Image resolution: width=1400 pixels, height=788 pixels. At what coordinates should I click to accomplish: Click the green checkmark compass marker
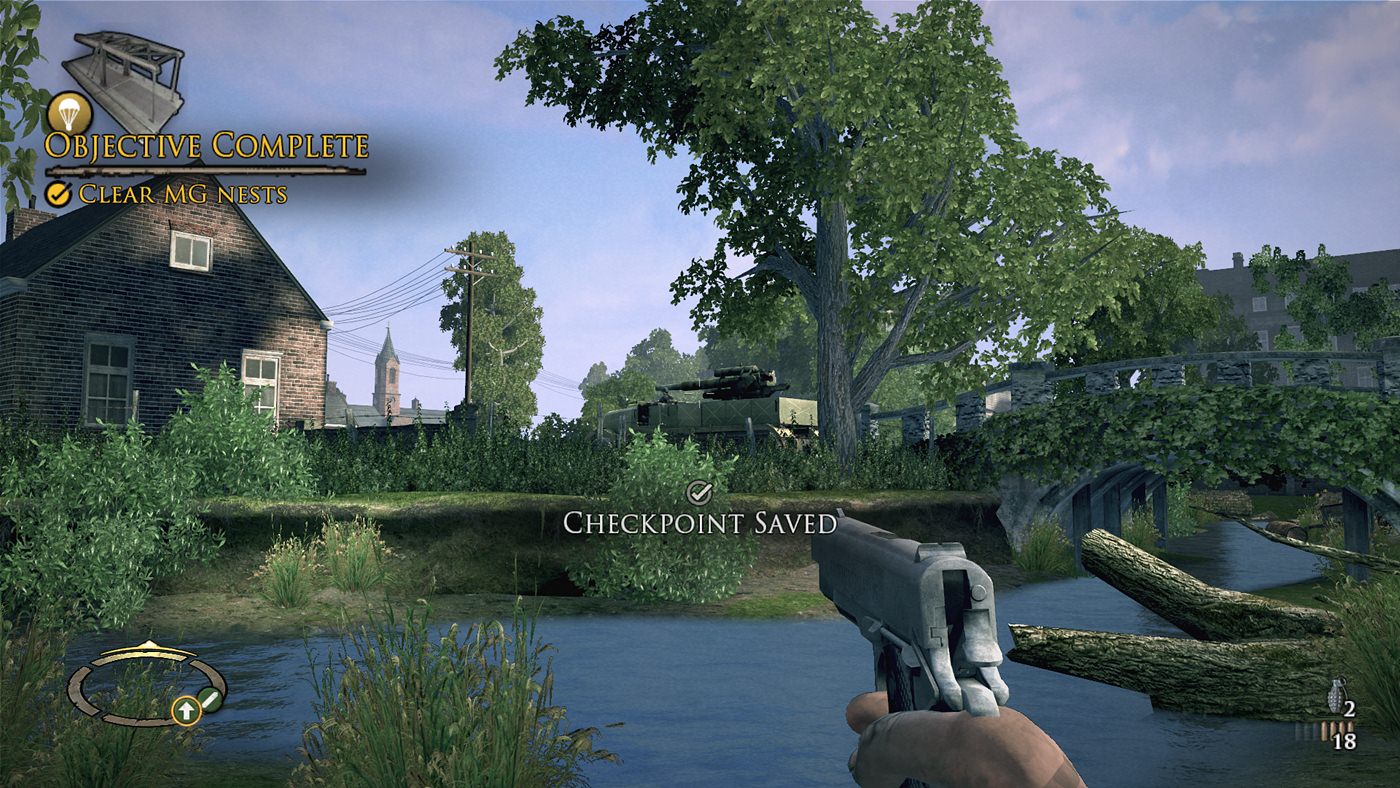click(x=211, y=700)
